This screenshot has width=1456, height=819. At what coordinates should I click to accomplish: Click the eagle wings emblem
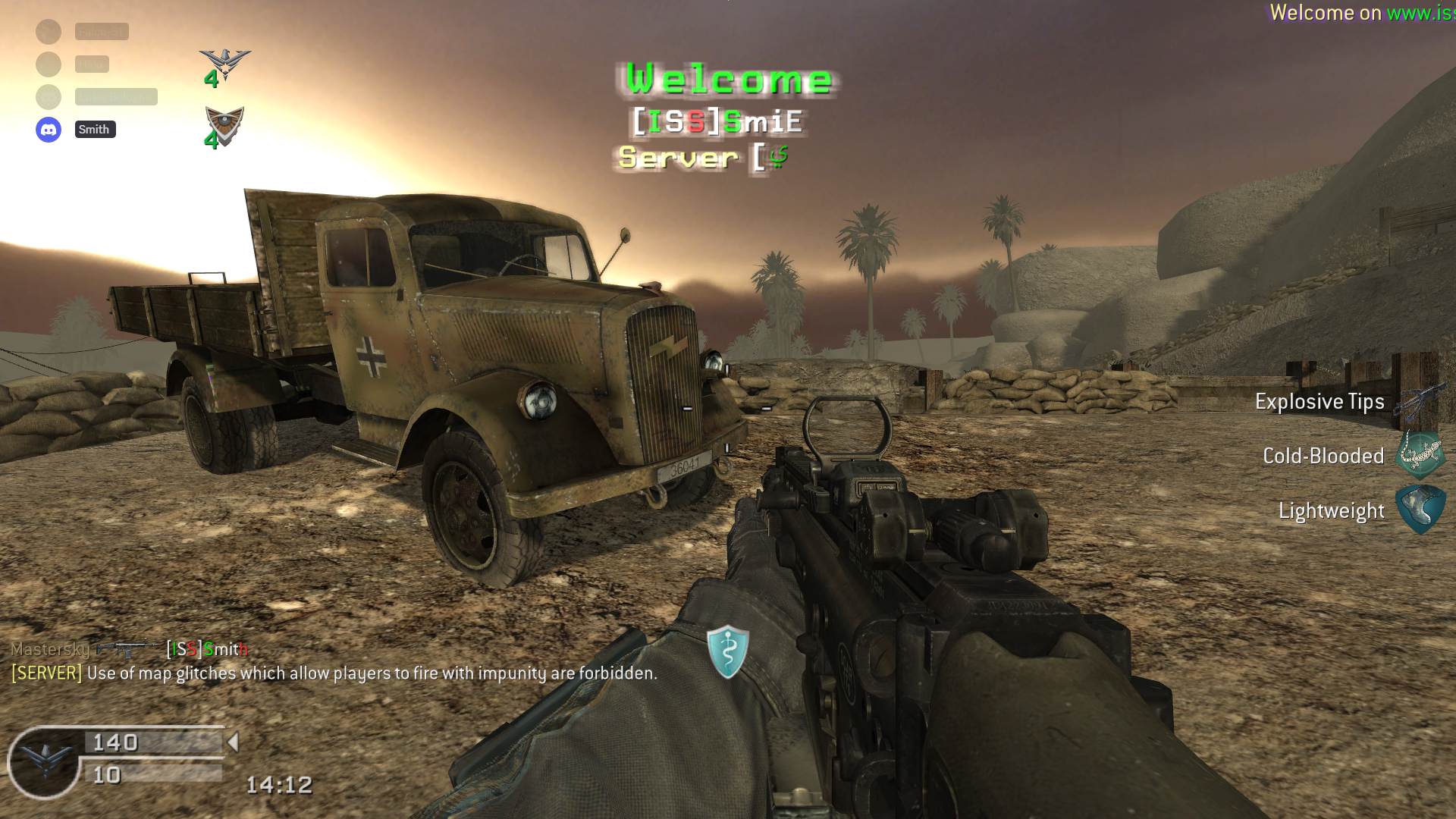tap(224, 64)
